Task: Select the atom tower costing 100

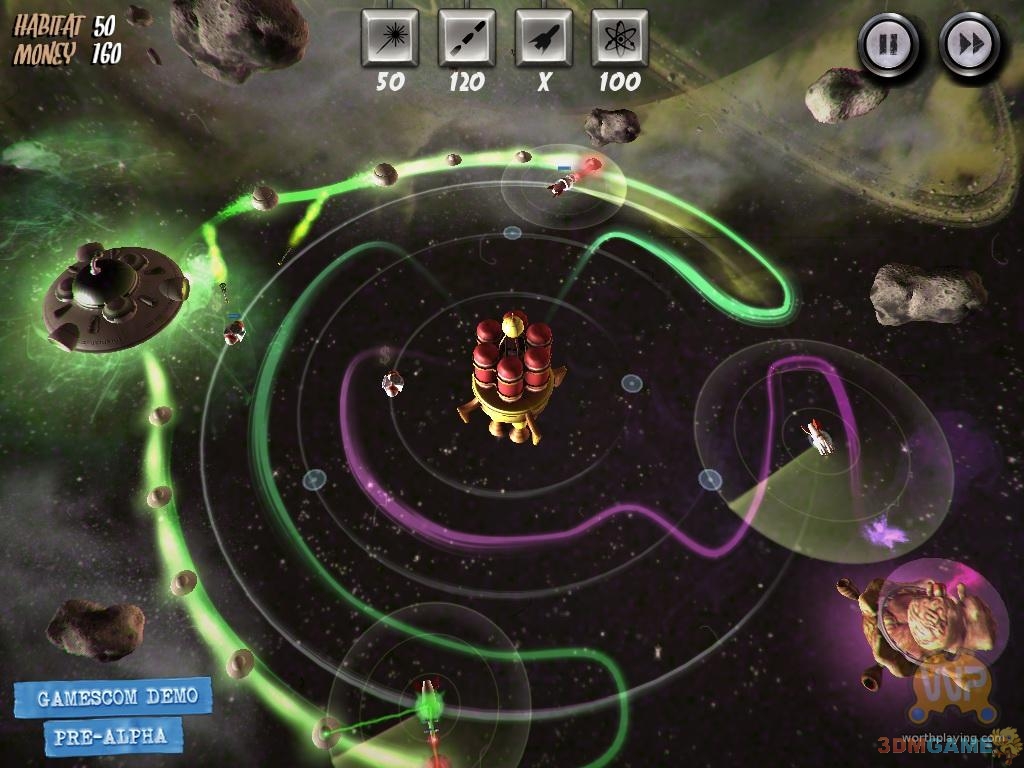Action: [x=619, y=39]
